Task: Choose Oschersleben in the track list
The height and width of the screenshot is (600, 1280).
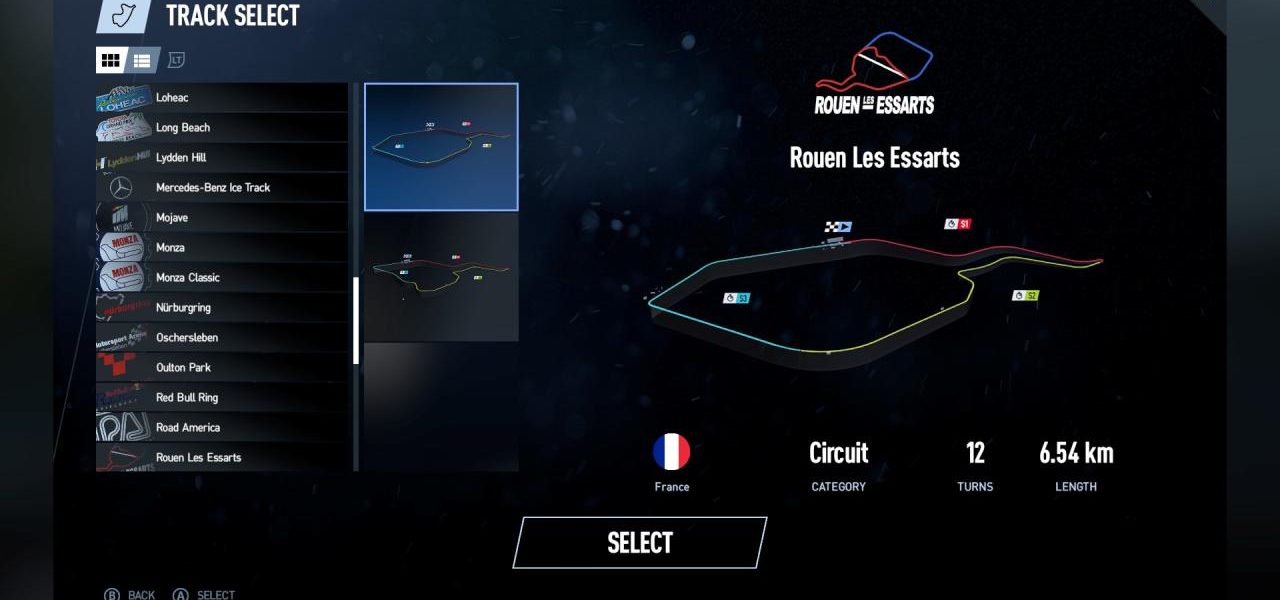Action: click(222, 338)
